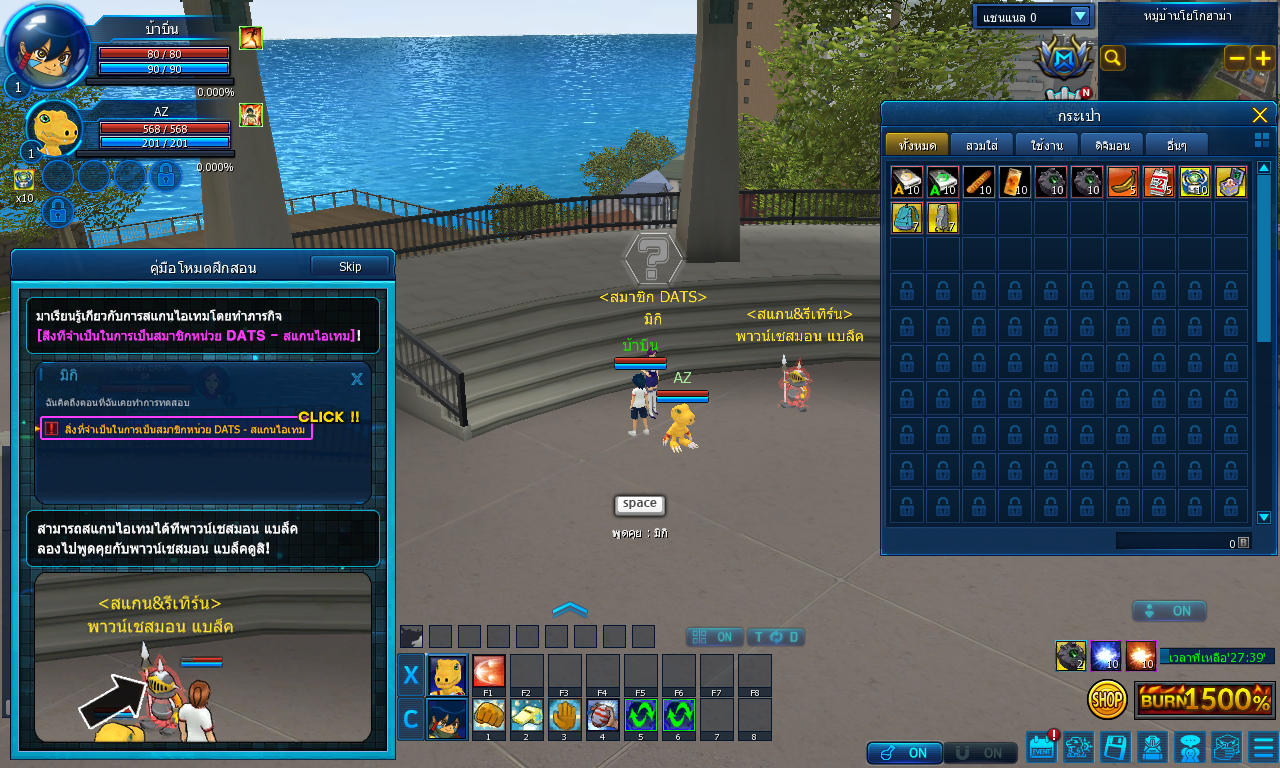Close the มิกิ dialogue box

[x=357, y=379]
